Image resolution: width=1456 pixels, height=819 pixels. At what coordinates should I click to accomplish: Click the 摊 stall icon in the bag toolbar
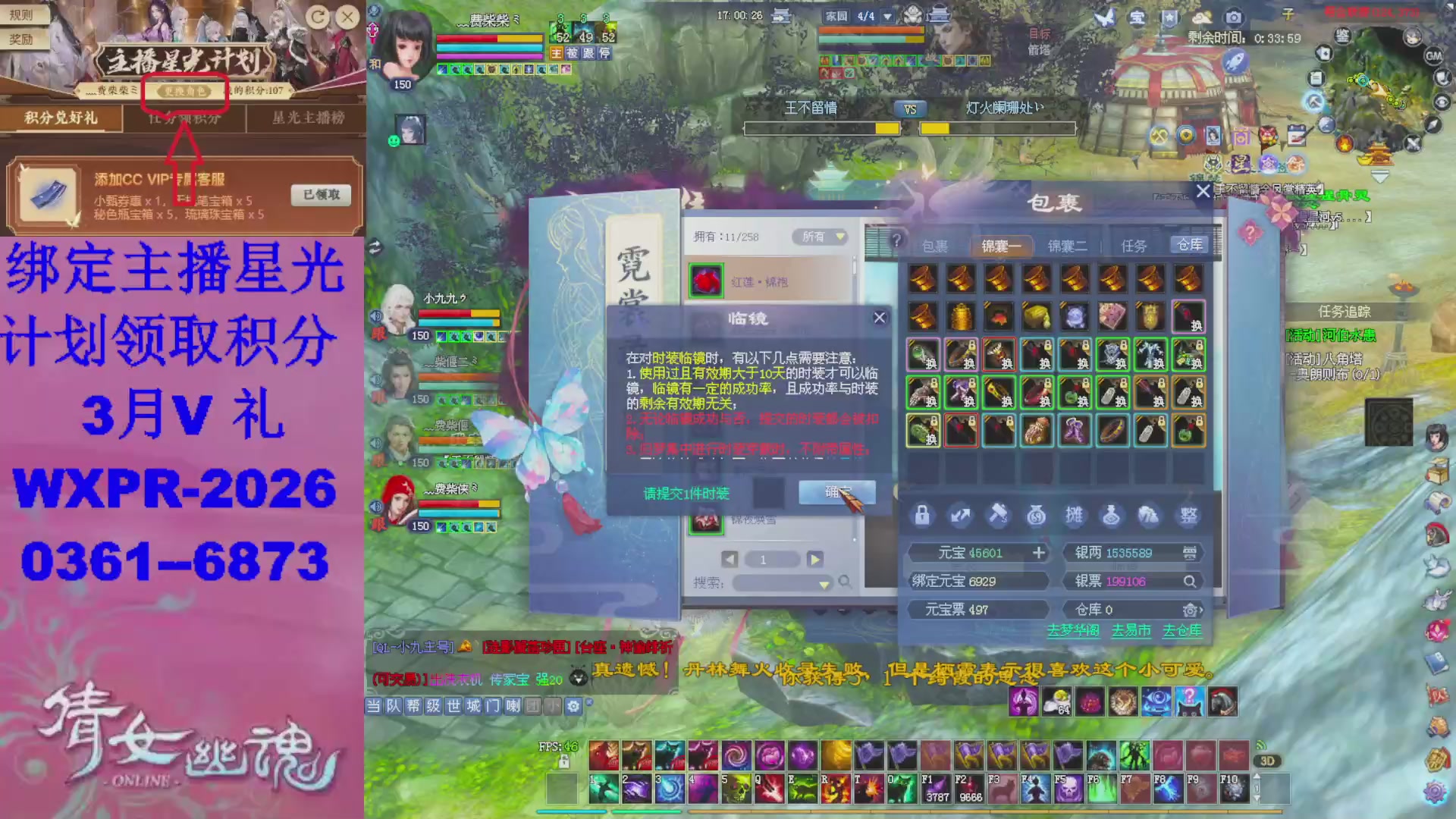[x=1074, y=516]
